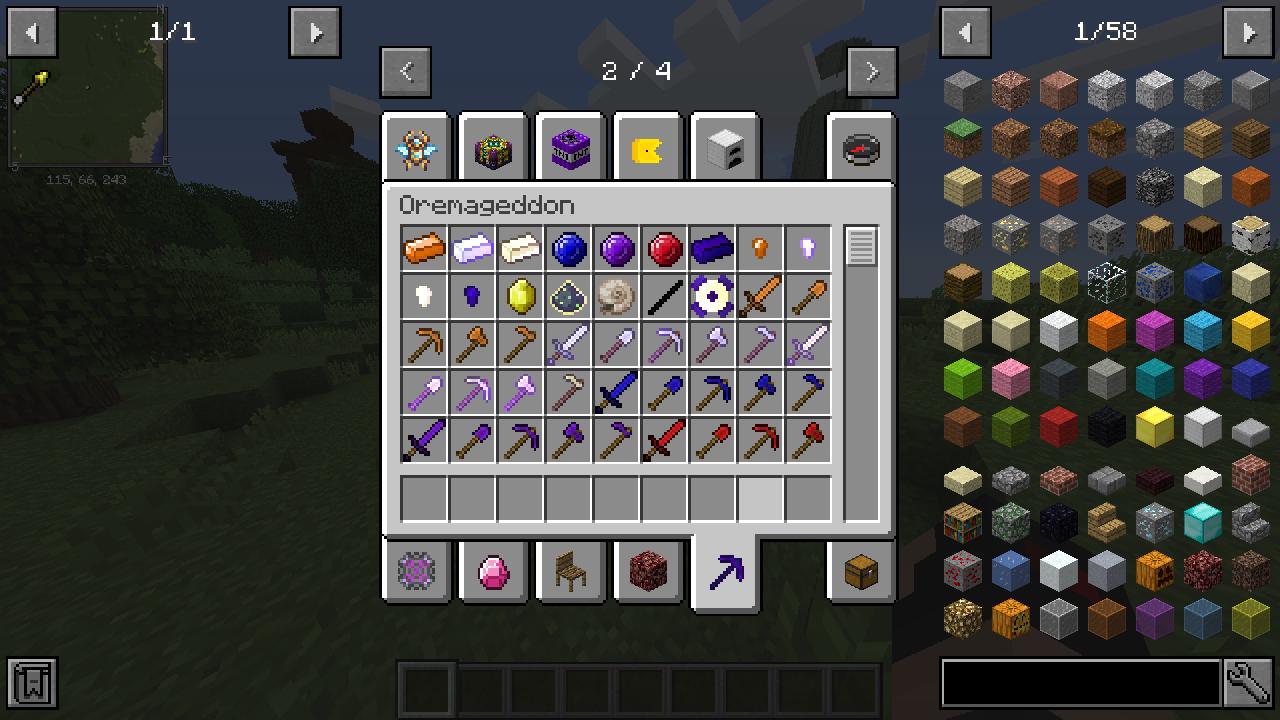Show the next item list page
The width and height of the screenshot is (1280, 720).
[x=1249, y=33]
